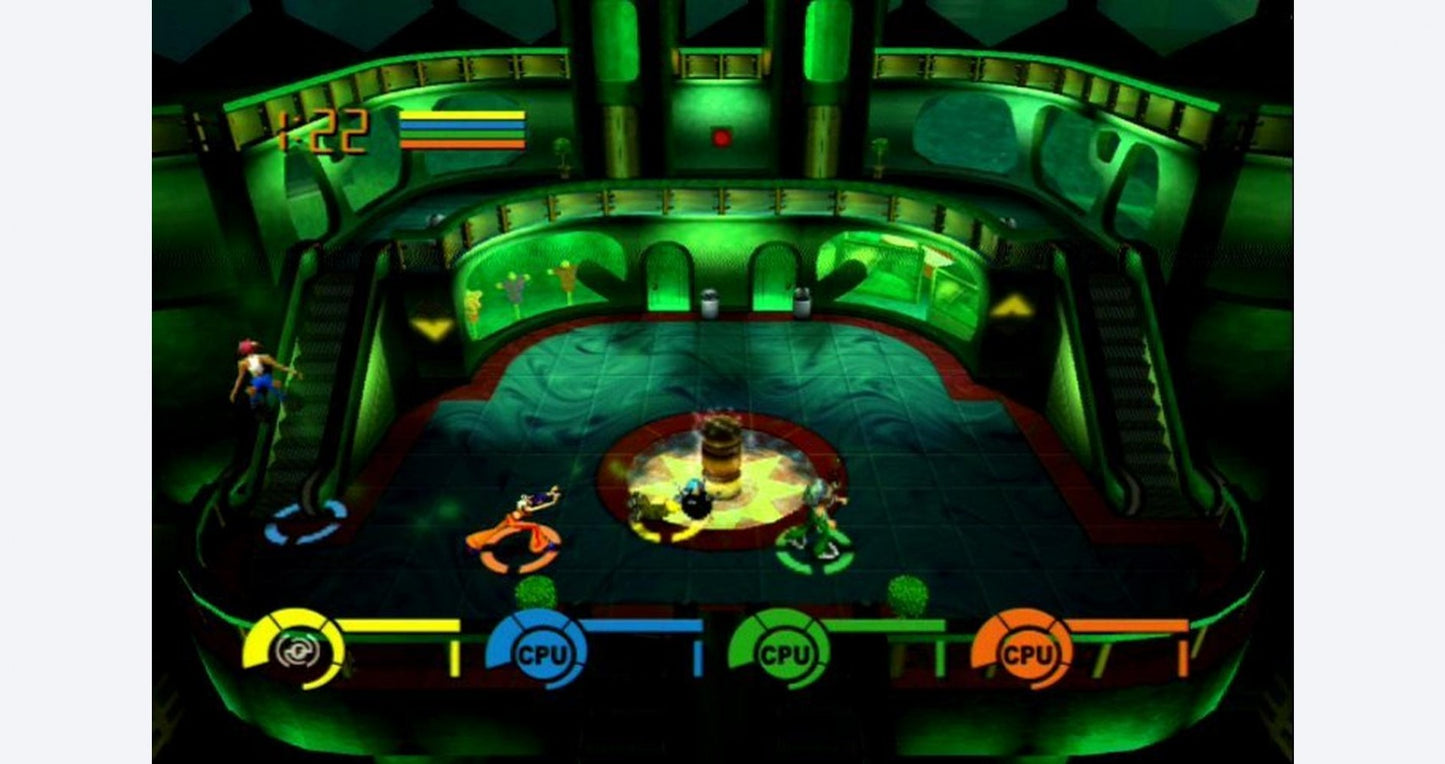
Task: Pick the orange CPU player badge
Action: 1026,654
